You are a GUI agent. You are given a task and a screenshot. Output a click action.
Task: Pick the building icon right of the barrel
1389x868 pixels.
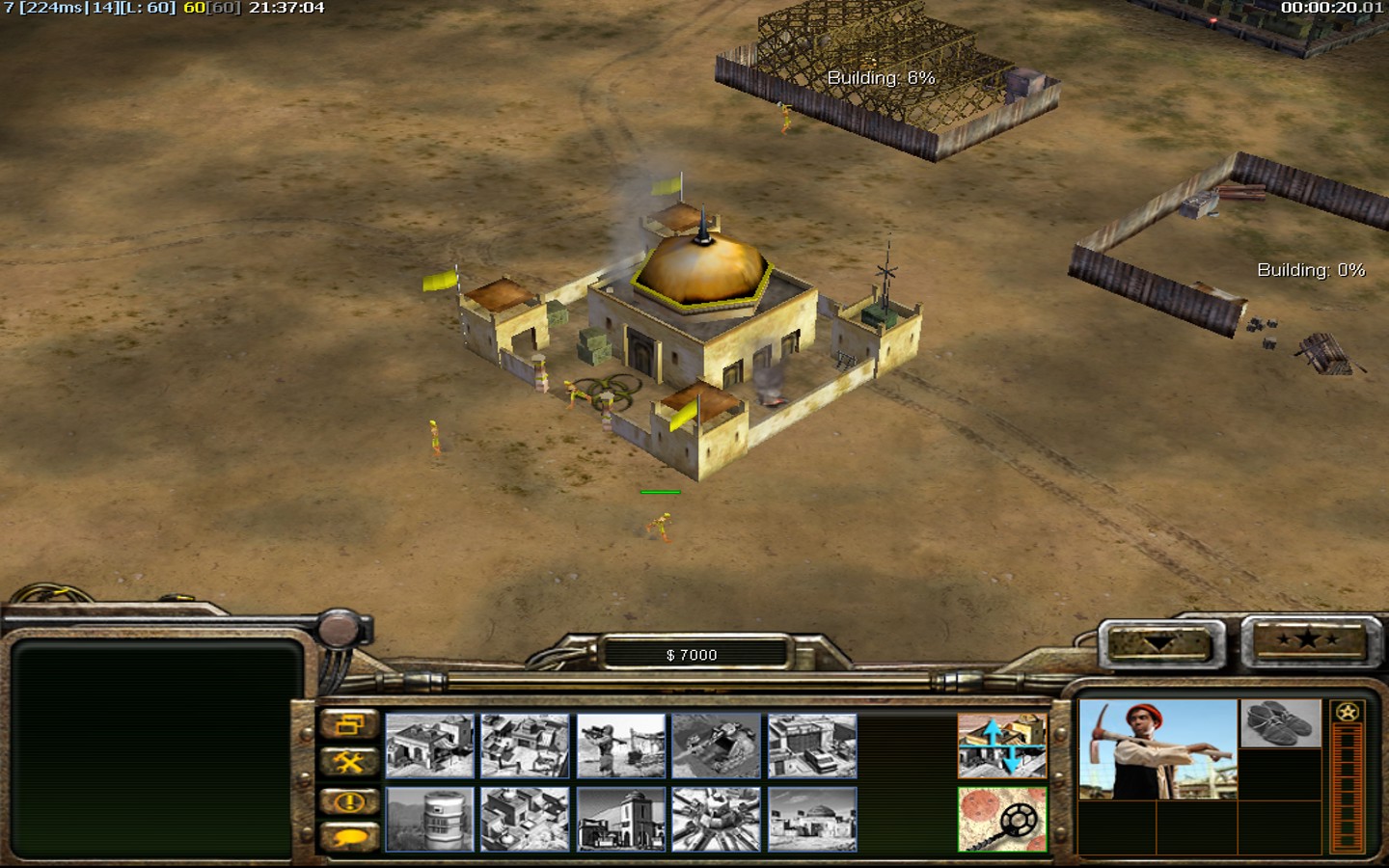click(x=525, y=819)
